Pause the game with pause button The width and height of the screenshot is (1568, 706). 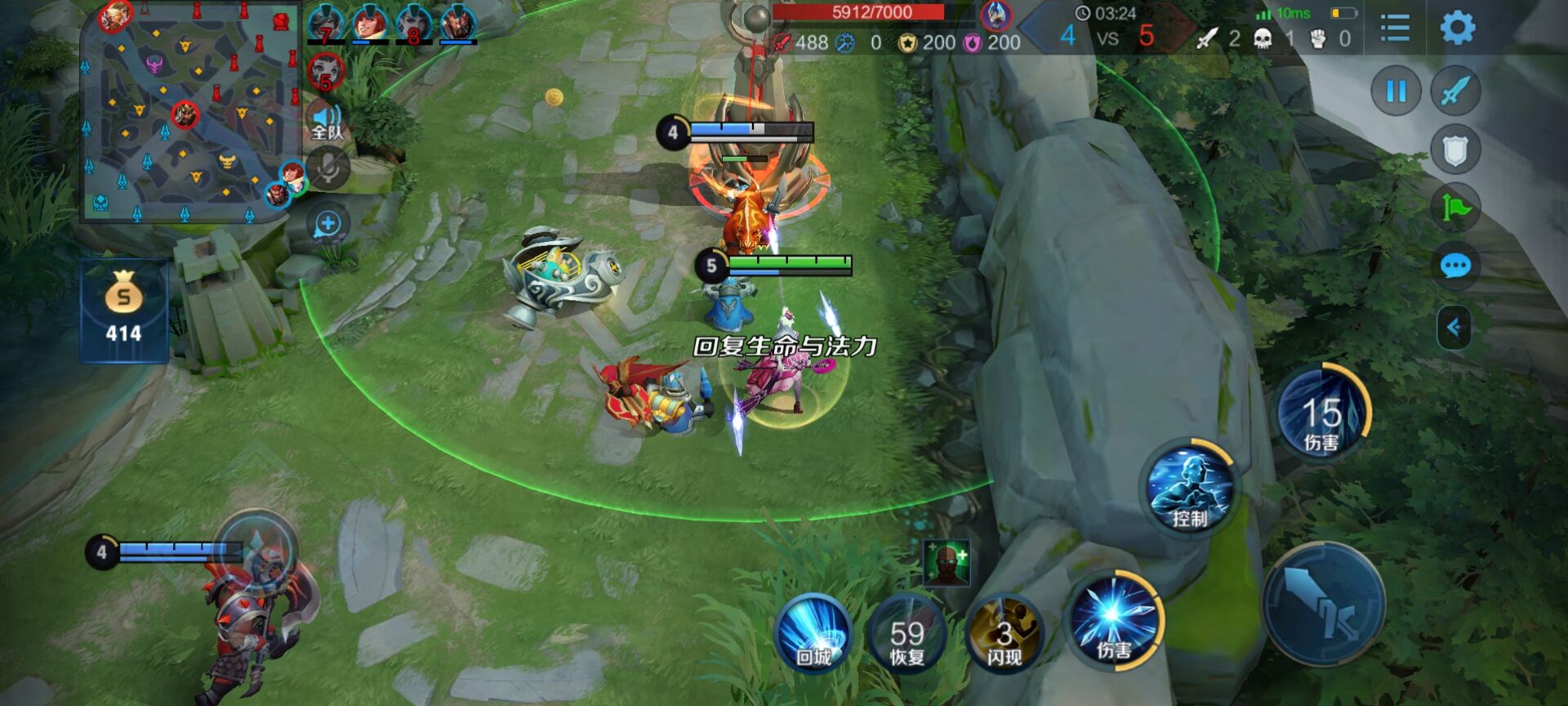(x=1396, y=90)
